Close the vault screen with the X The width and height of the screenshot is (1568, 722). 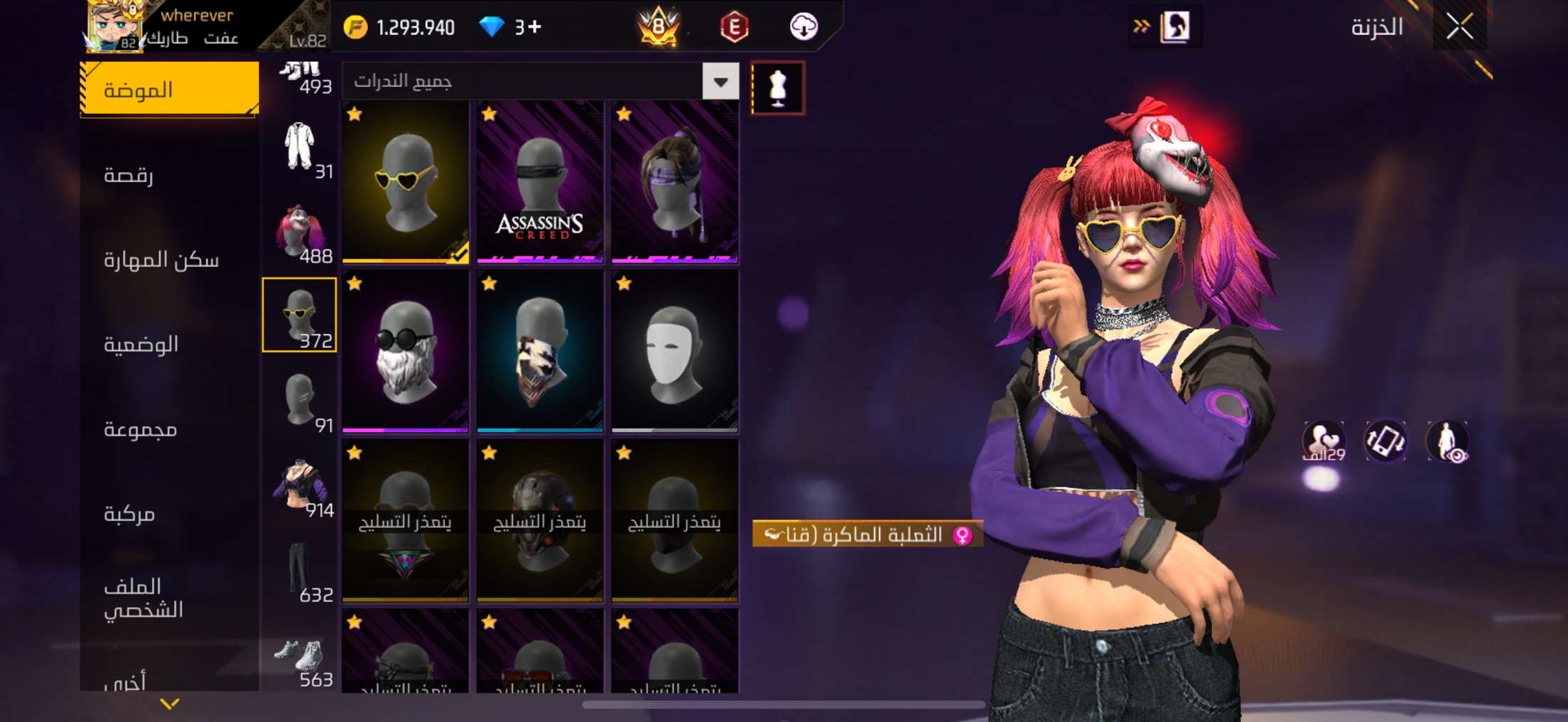(1459, 27)
